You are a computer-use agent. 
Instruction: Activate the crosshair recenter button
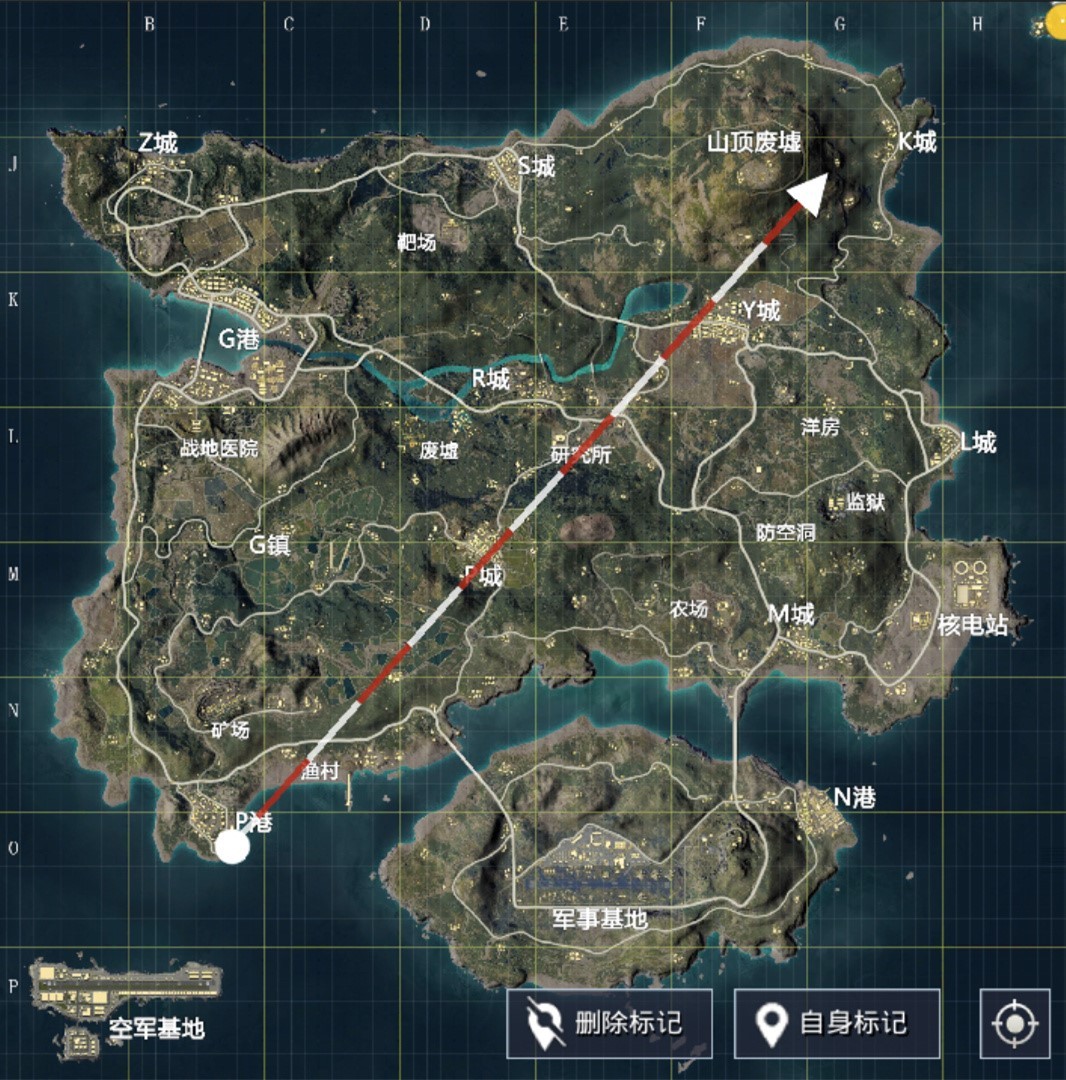[1015, 1023]
